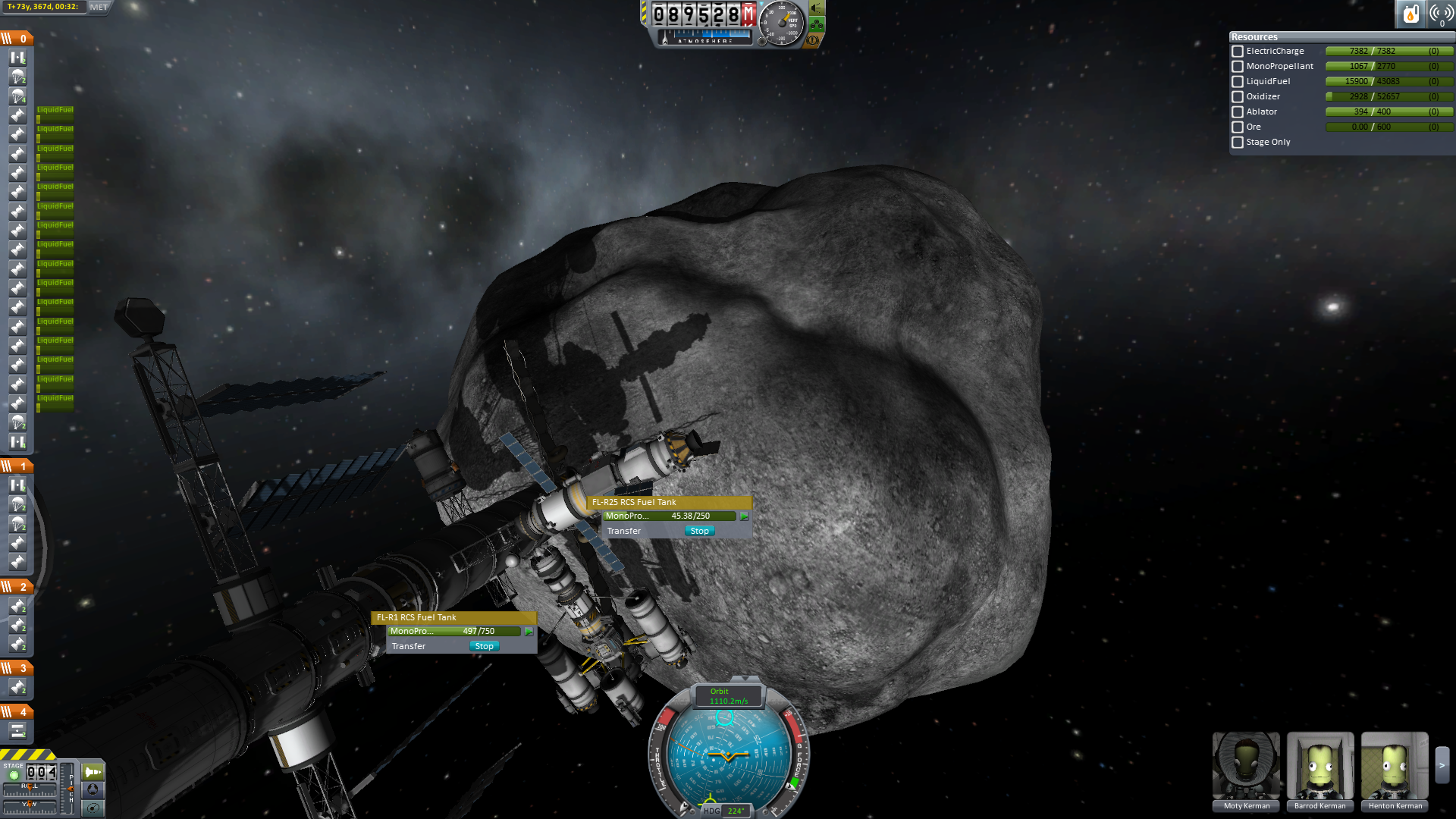
Task: Toggle the lights button by altimeter
Action: (817, 8)
